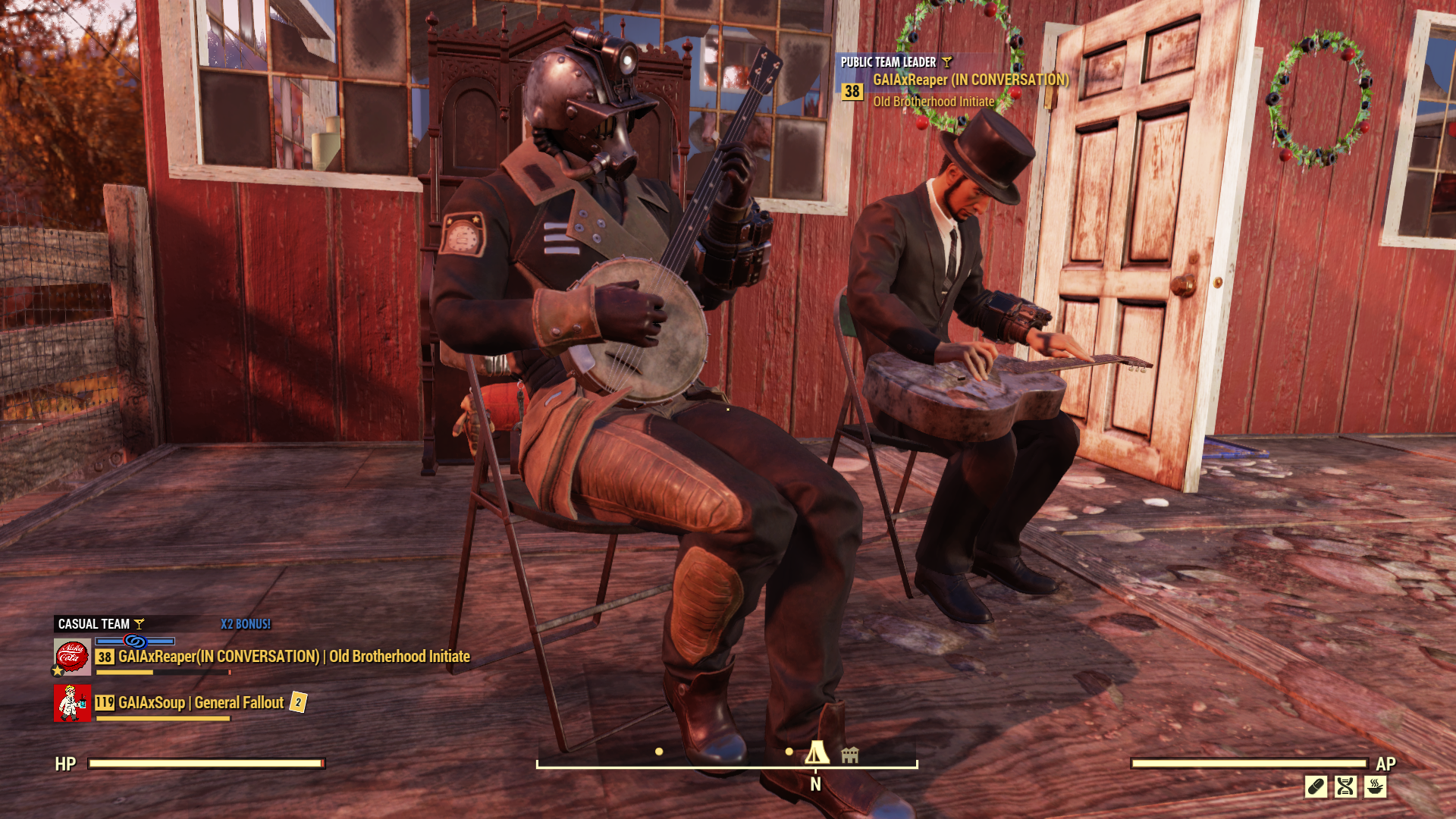Viewport: 1456px width, 819px height.
Task: Click the martini glass icon beside CASUAL TEAM
Action: pyautogui.click(x=139, y=624)
